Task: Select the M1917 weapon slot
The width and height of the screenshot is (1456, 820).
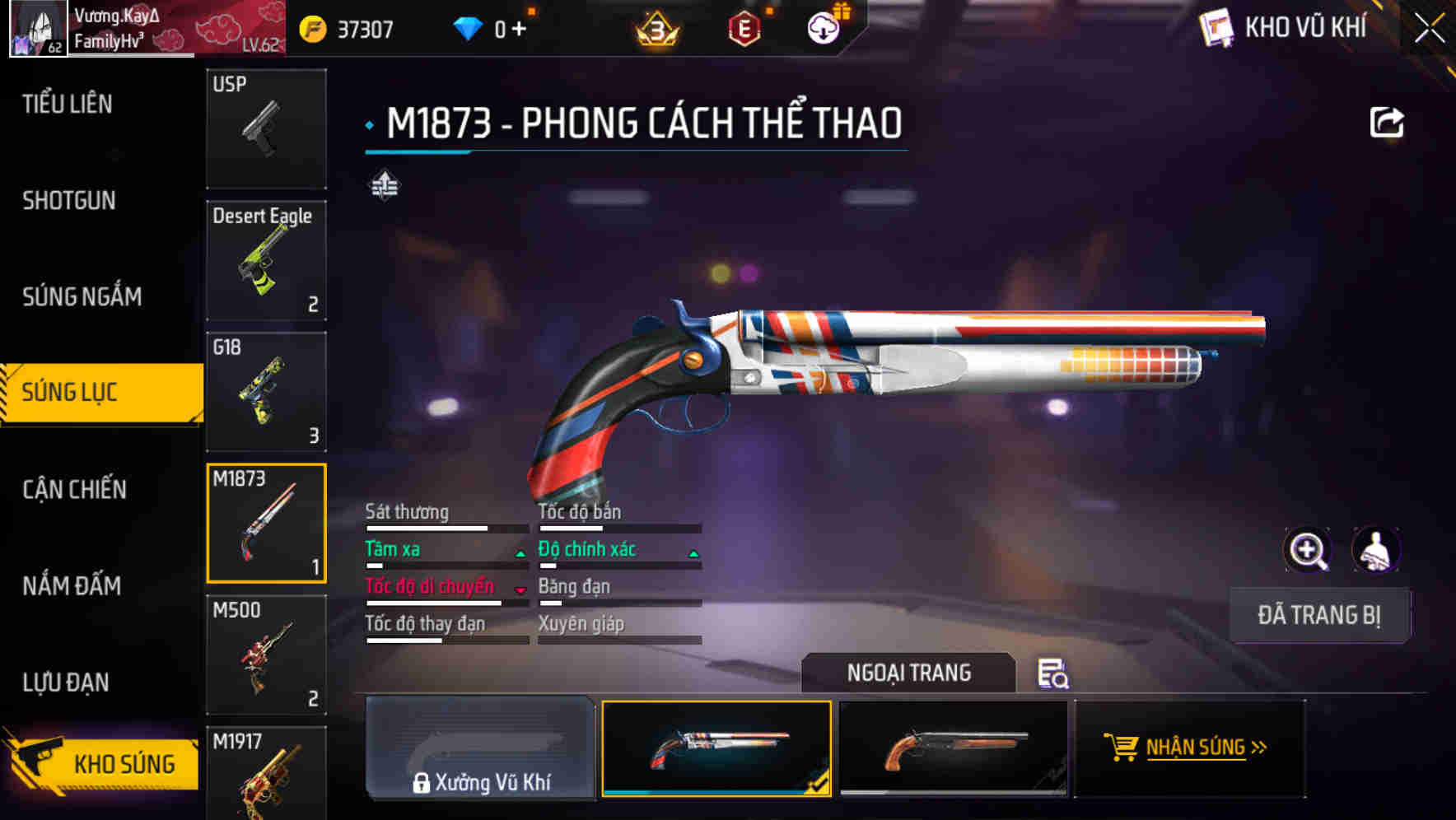Action: click(266, 774)
